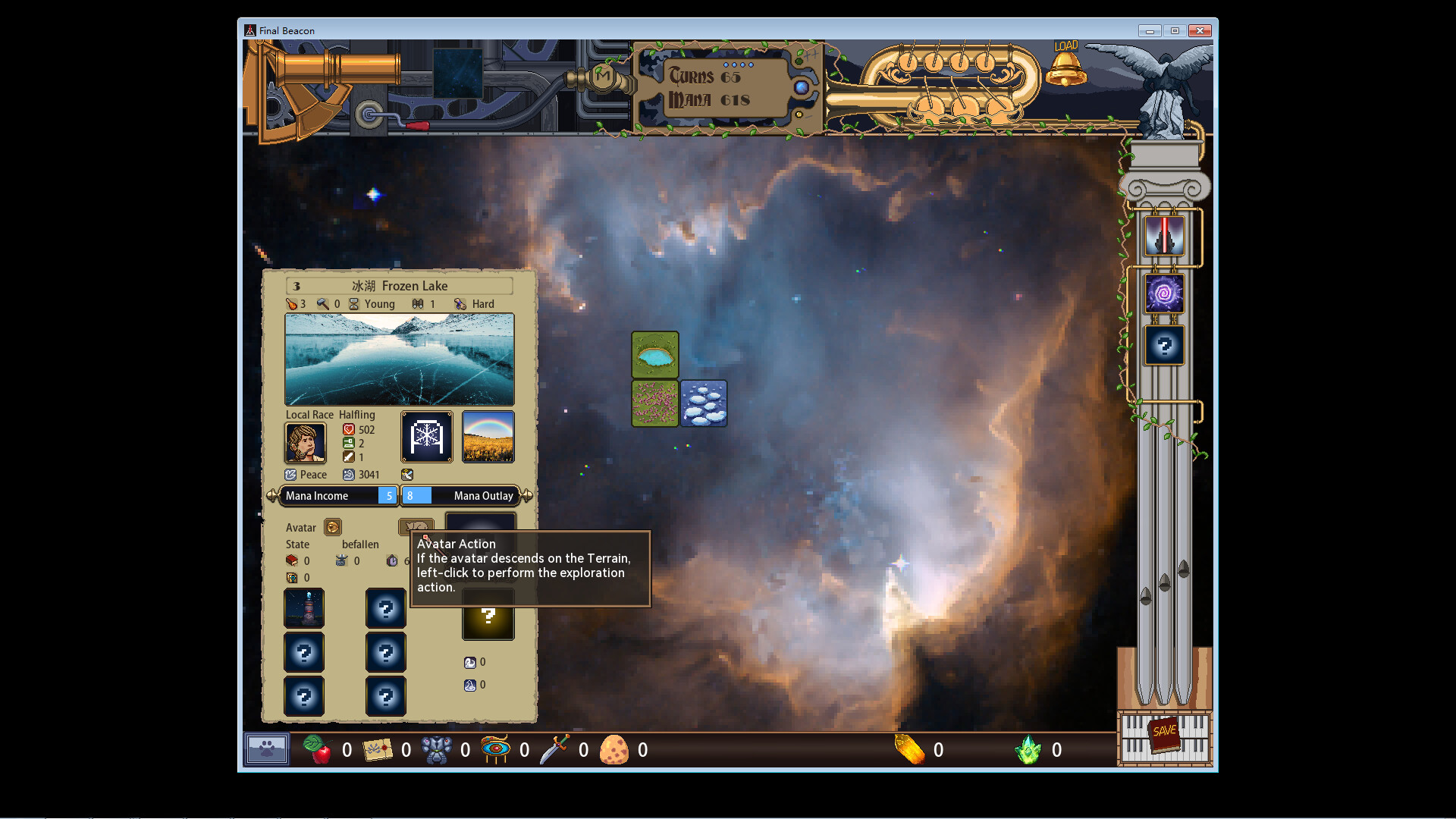Open the purple galaxy spell icon
The width and height of the screenshot is (1456, 819).
1164,294
